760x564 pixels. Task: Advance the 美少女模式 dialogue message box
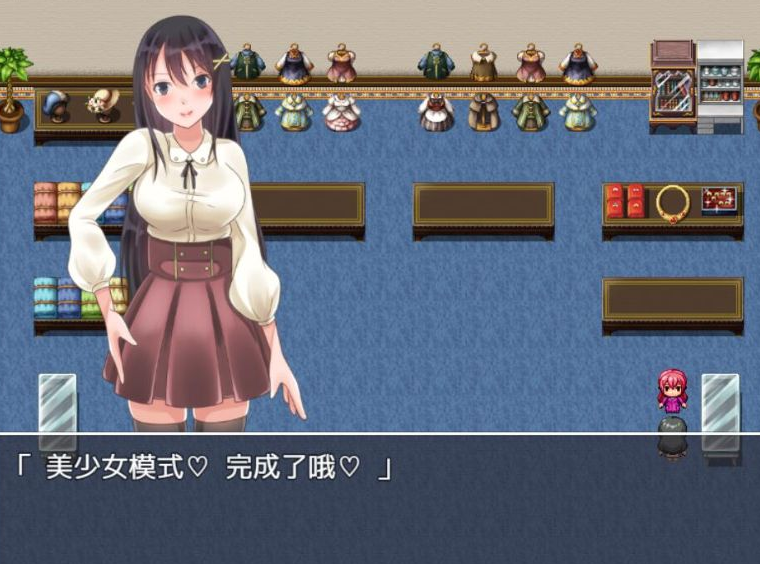point(380,498)
